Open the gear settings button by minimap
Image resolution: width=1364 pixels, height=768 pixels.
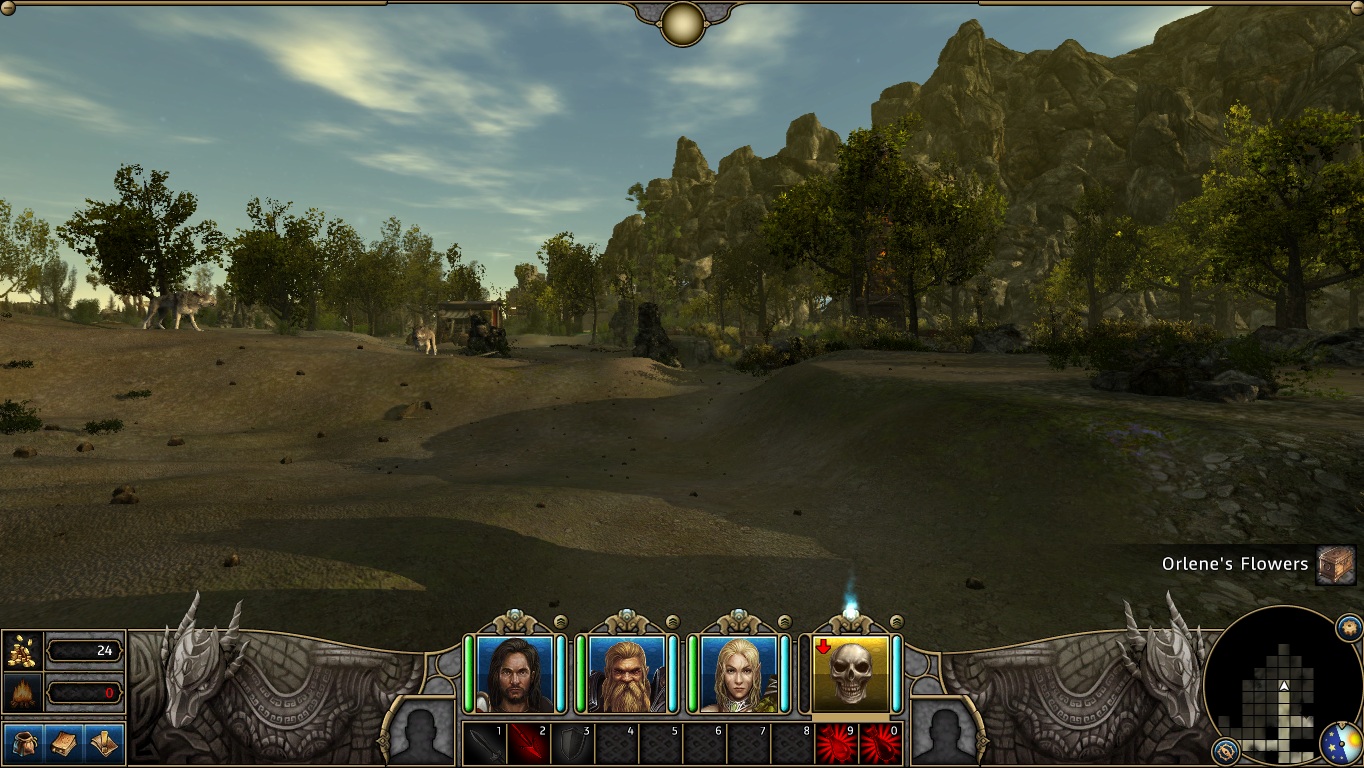click(1348, 628)
